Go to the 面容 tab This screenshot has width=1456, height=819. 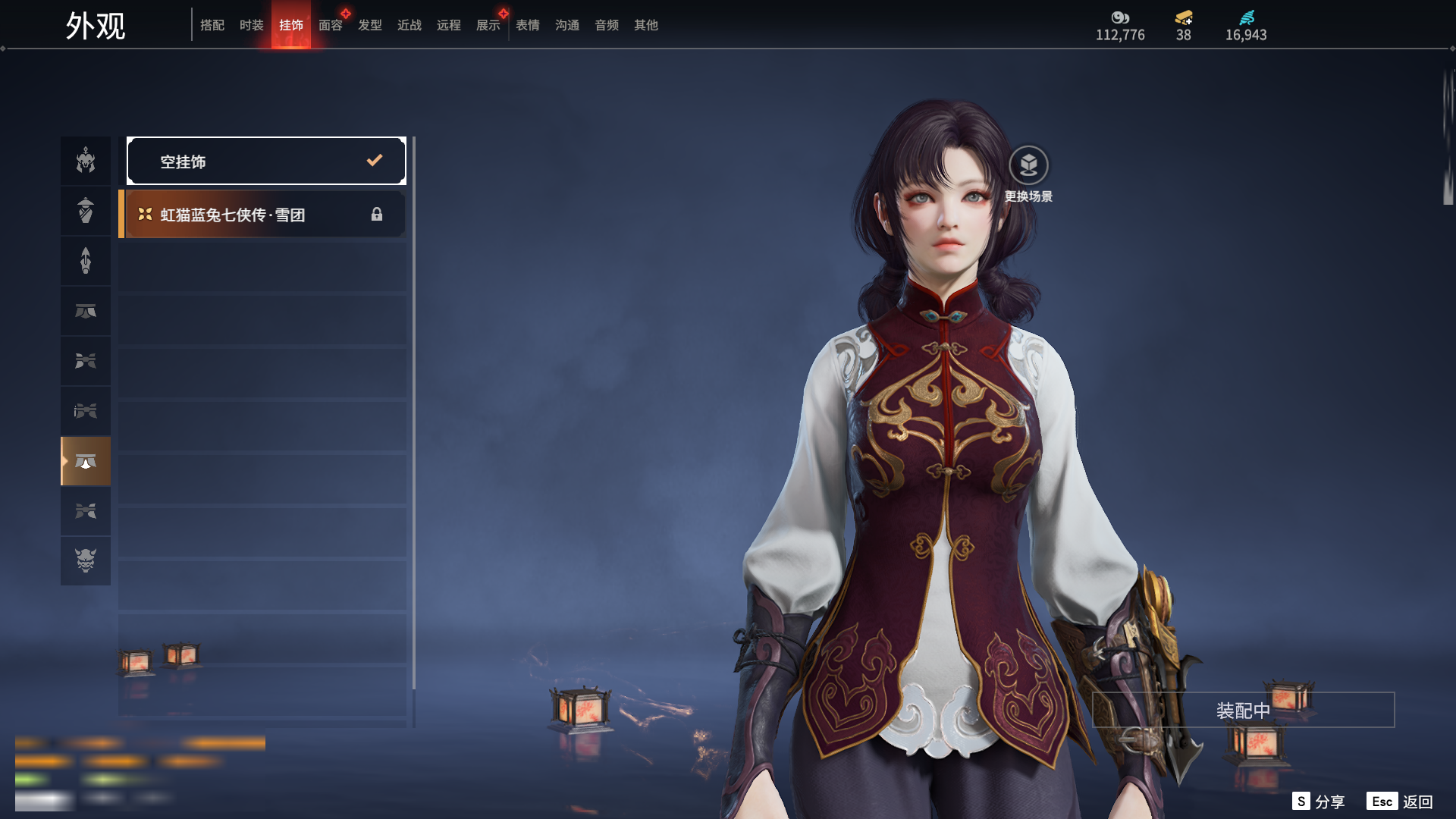pos(331,25)
